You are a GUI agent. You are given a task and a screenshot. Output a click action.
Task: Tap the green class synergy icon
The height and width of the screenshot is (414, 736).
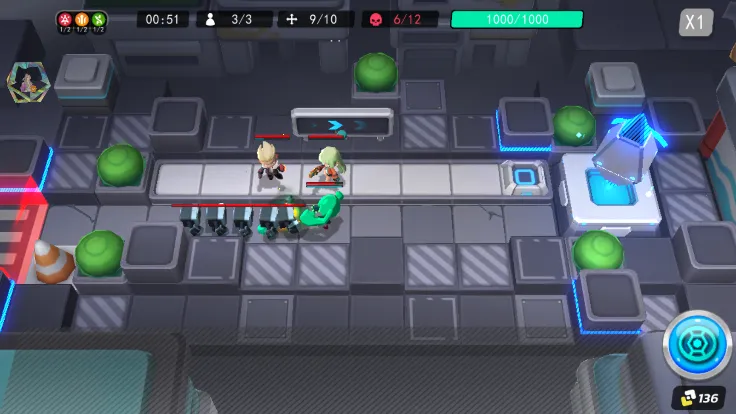click(x=98, y=20)
